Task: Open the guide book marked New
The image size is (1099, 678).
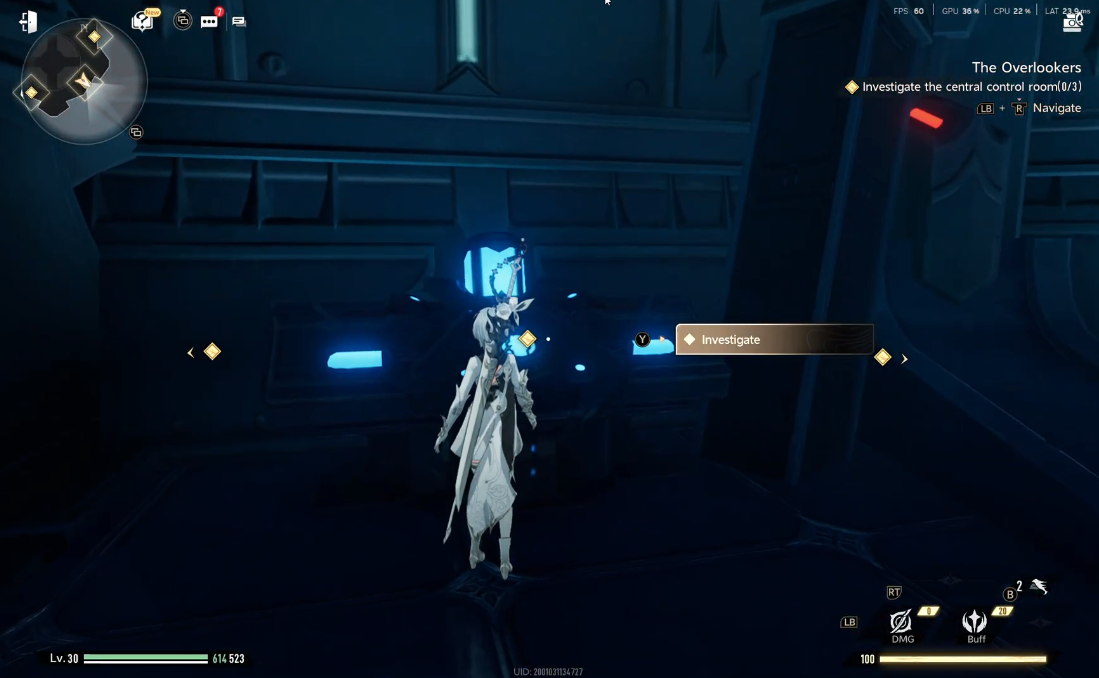Action: coord(142,21)
